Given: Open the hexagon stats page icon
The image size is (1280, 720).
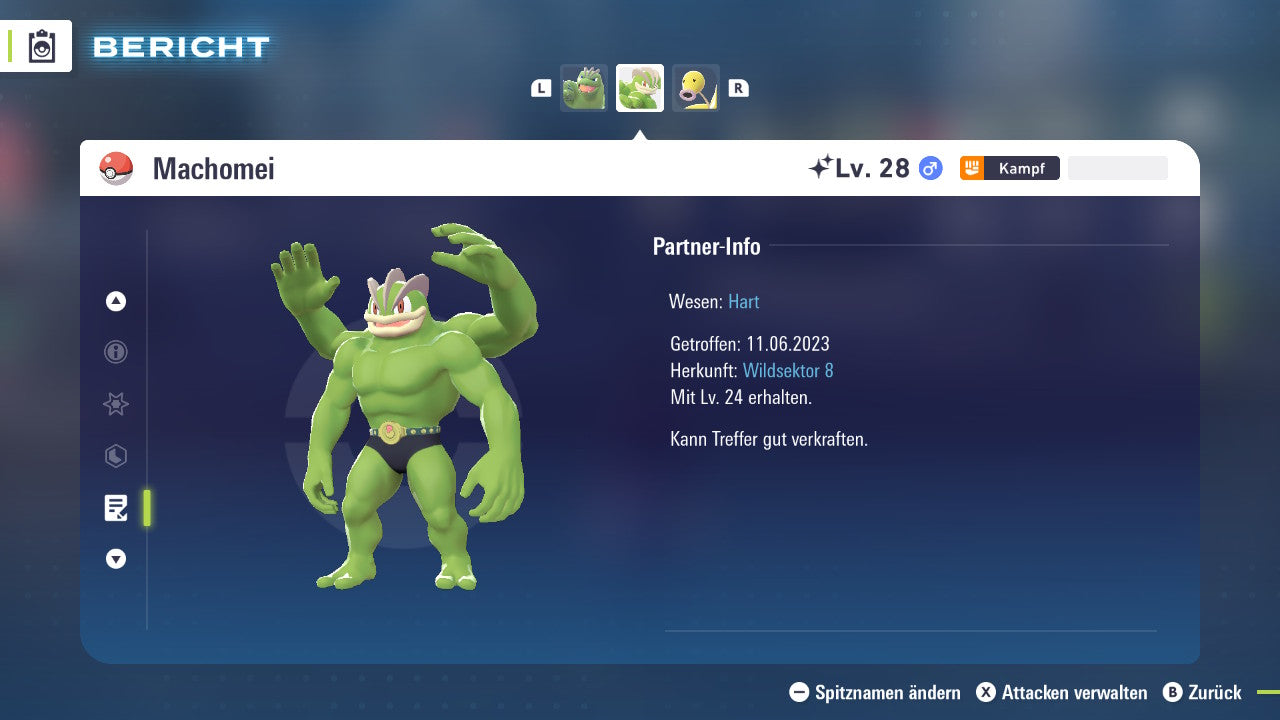Looking at the screenshot, I should (115, 456).
